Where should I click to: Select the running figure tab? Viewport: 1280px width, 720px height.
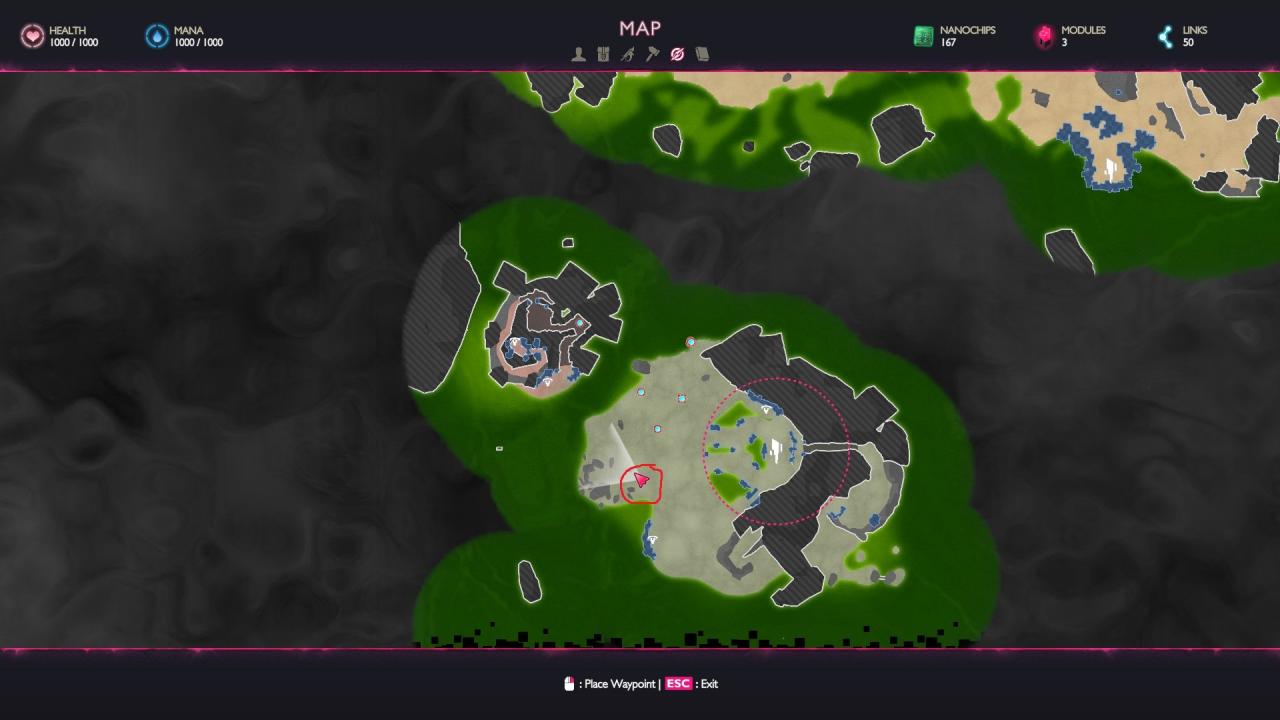tap(627, 54)
